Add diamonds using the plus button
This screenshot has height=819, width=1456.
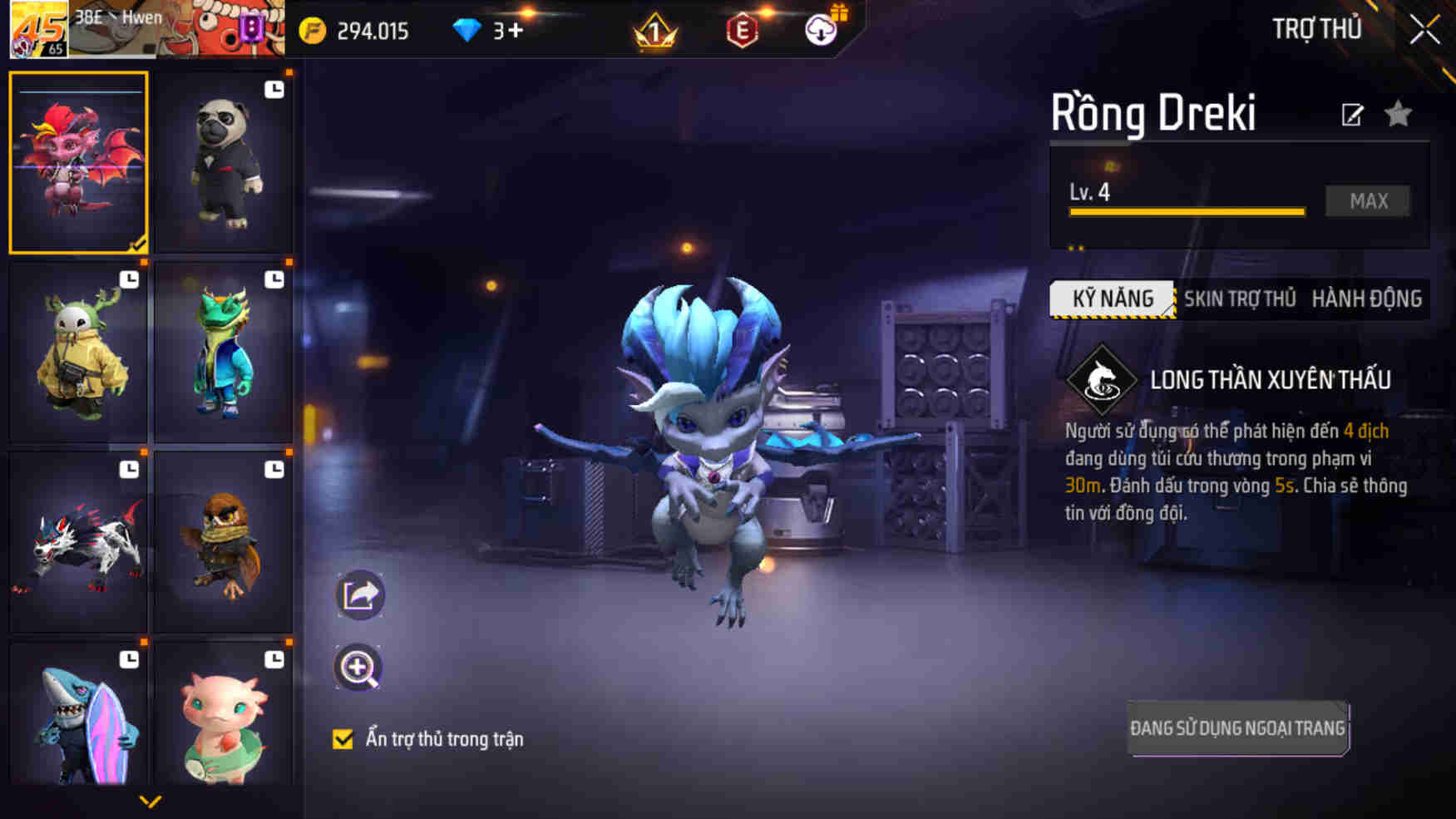(x=516, y=31)
